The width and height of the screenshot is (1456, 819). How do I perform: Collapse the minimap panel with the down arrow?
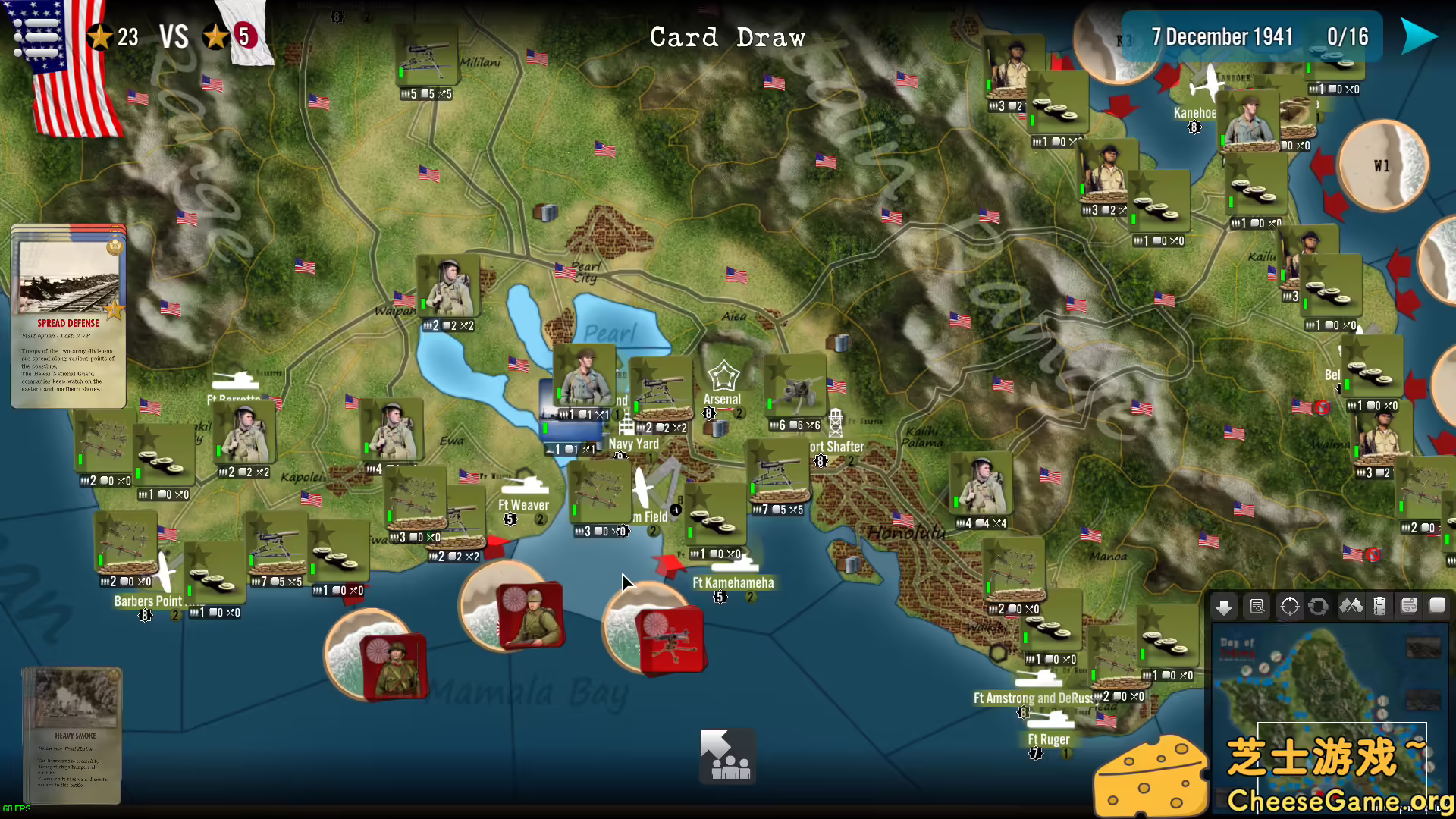(x=1225, y=607)
